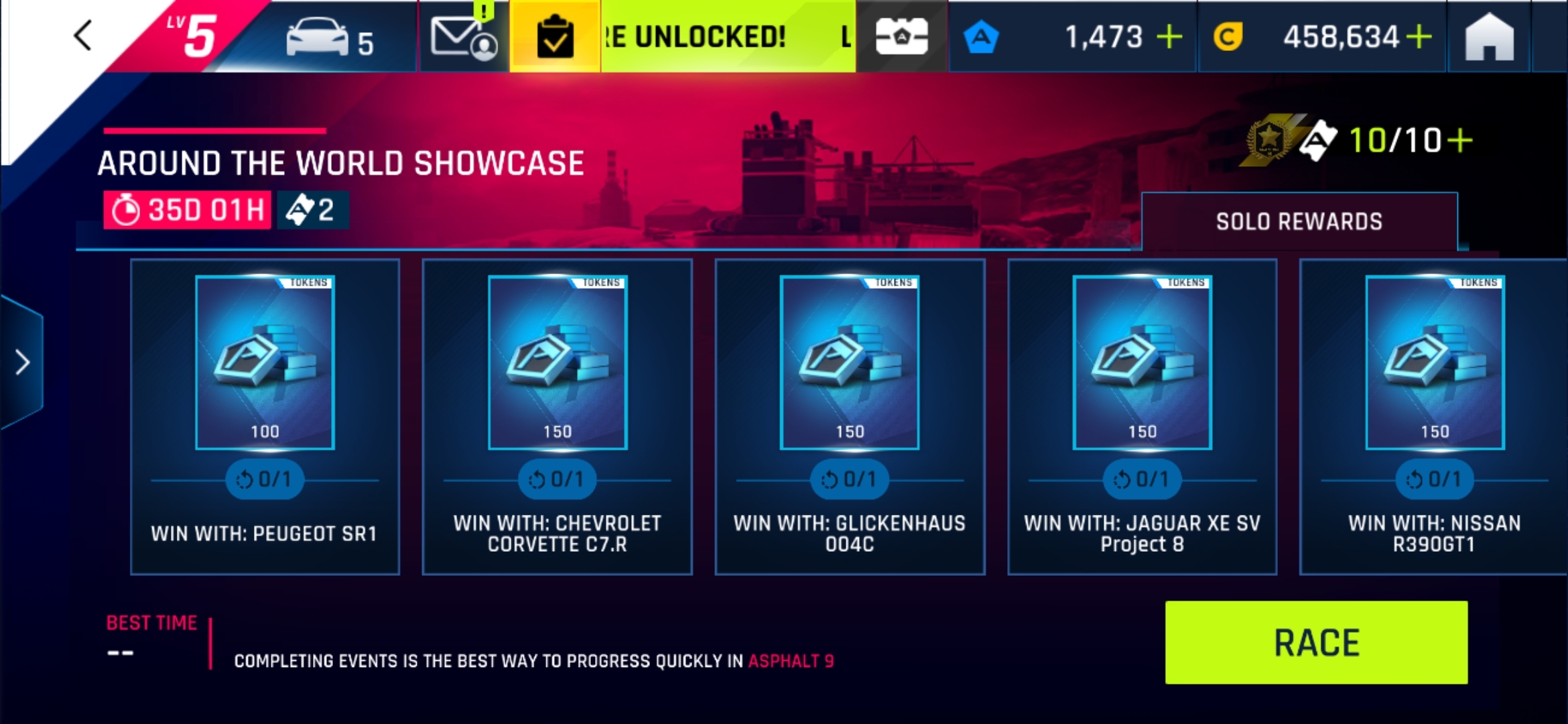This screenshot has width=1568, height=724.
Task: Open the daily goals clipboard icon
Action: pyautogui.click(x=555, y=38)
